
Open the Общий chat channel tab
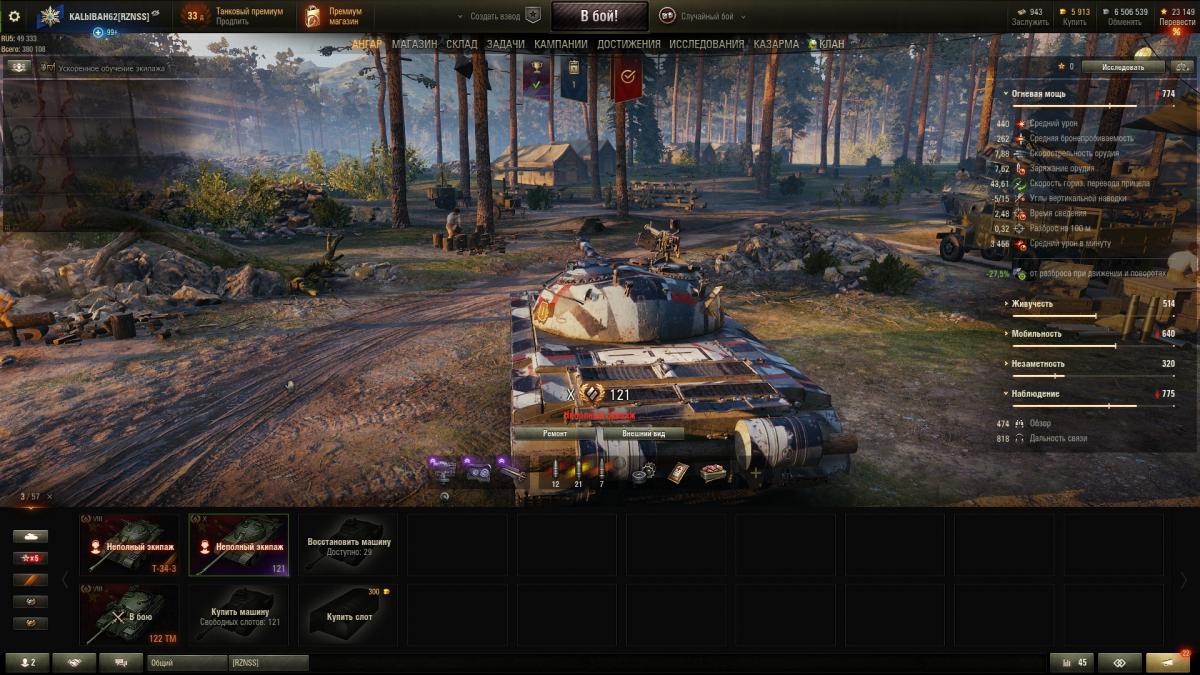[x=187, y=663]
